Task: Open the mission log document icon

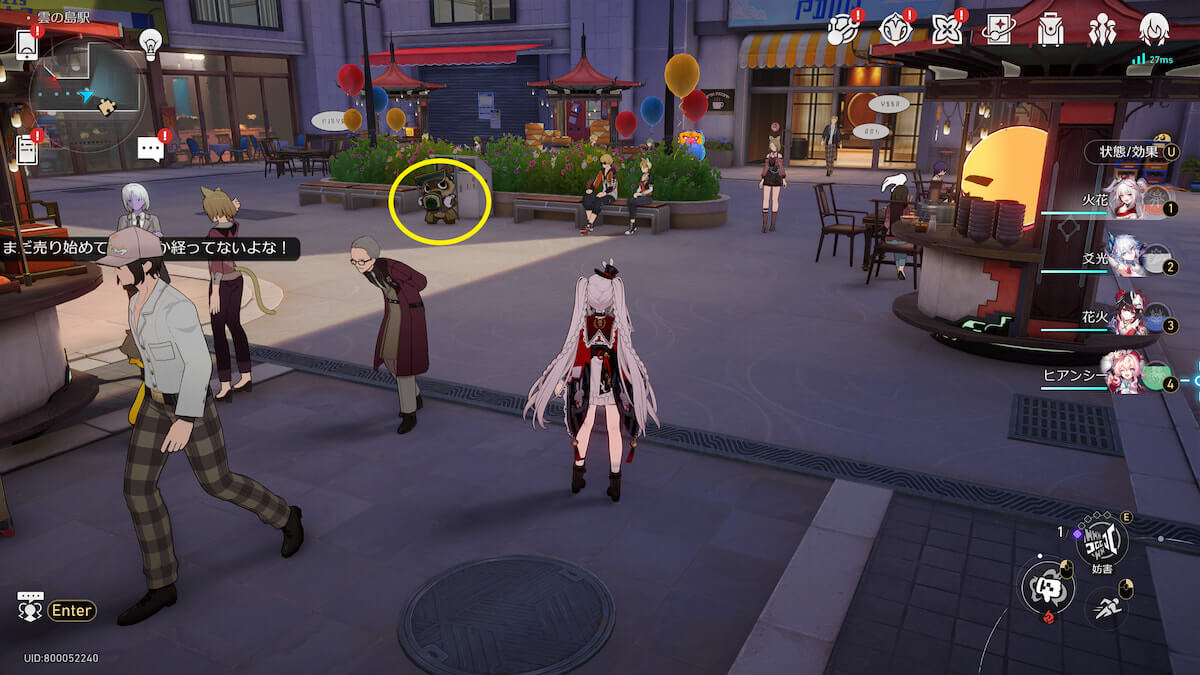Action: tap(27, 149)
